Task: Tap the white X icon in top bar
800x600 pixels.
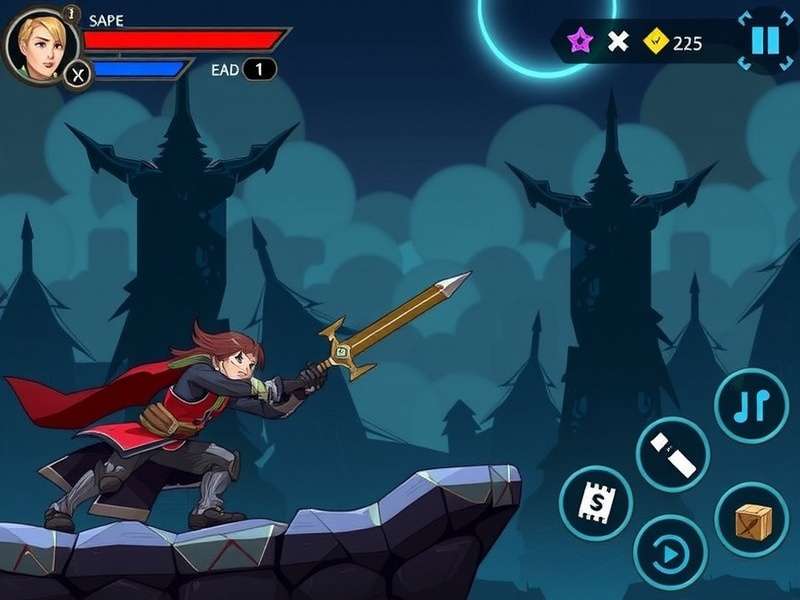Action: click(x=619, y=41)
